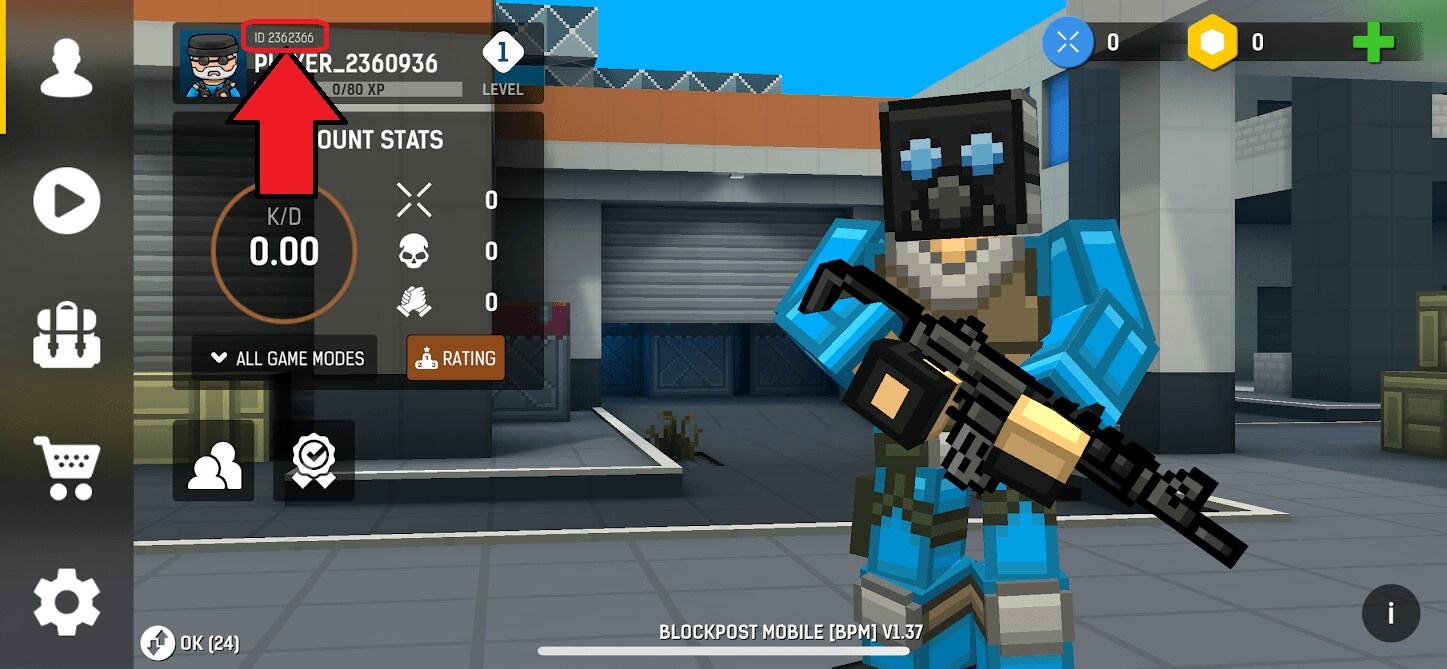Open the profile tab silhouette icon
Viewport: 1447px width, 669px height.
coord(66,67)
